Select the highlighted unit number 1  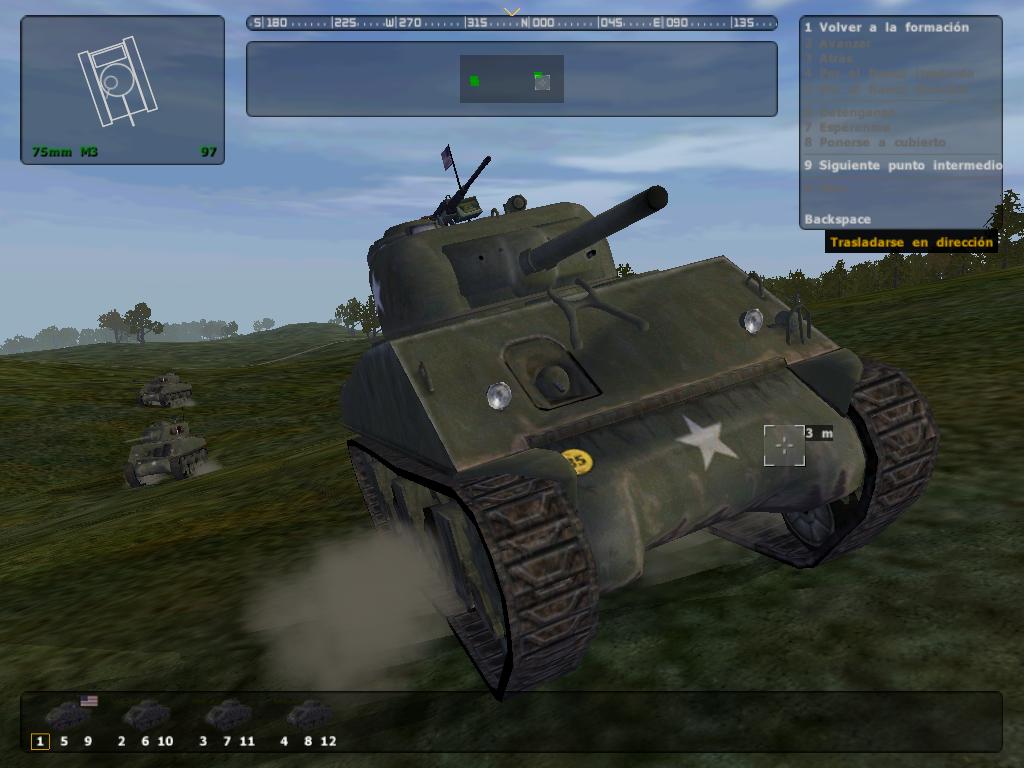[40, 741]
